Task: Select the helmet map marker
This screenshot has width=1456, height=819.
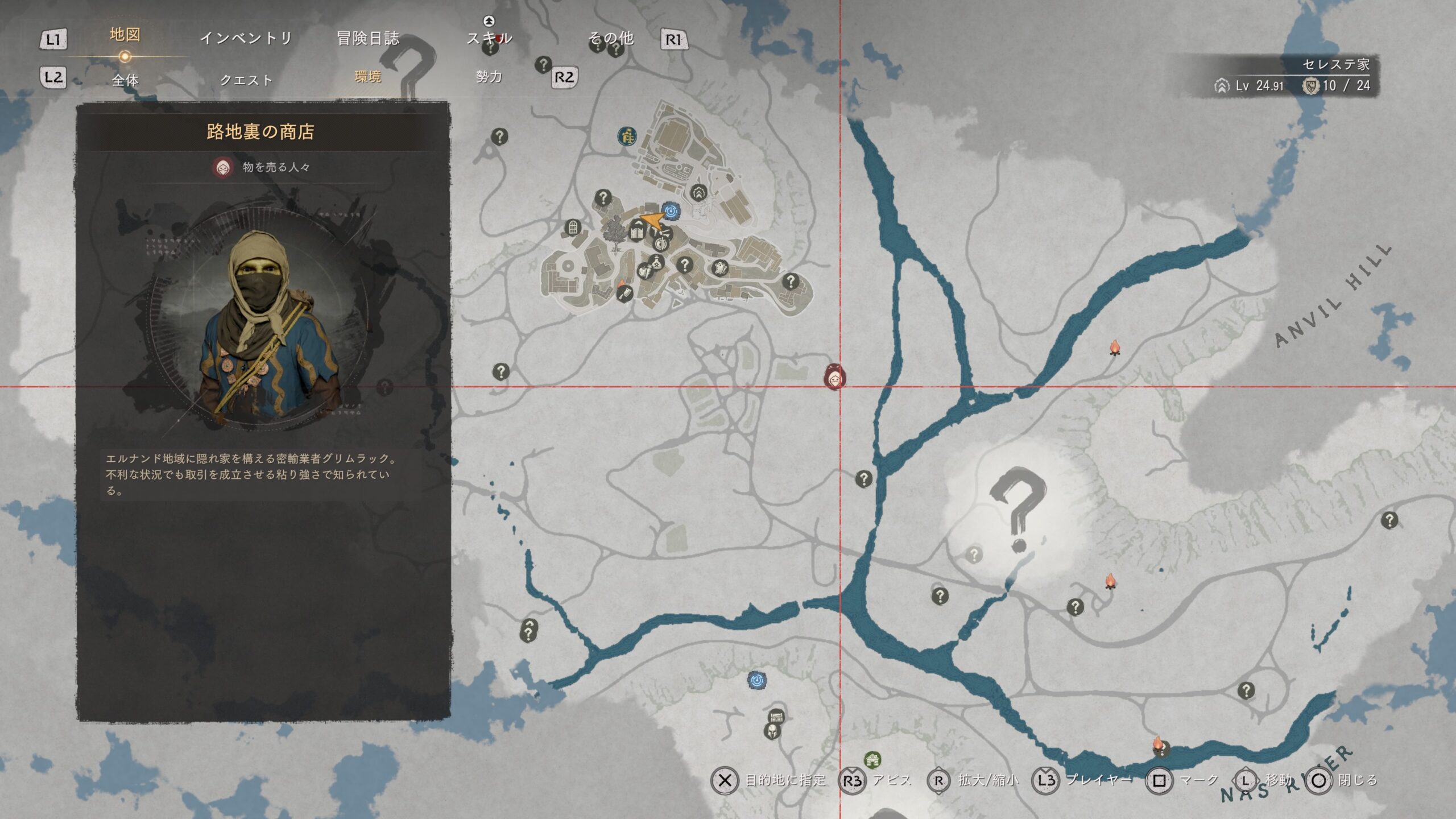Action: 772,731
